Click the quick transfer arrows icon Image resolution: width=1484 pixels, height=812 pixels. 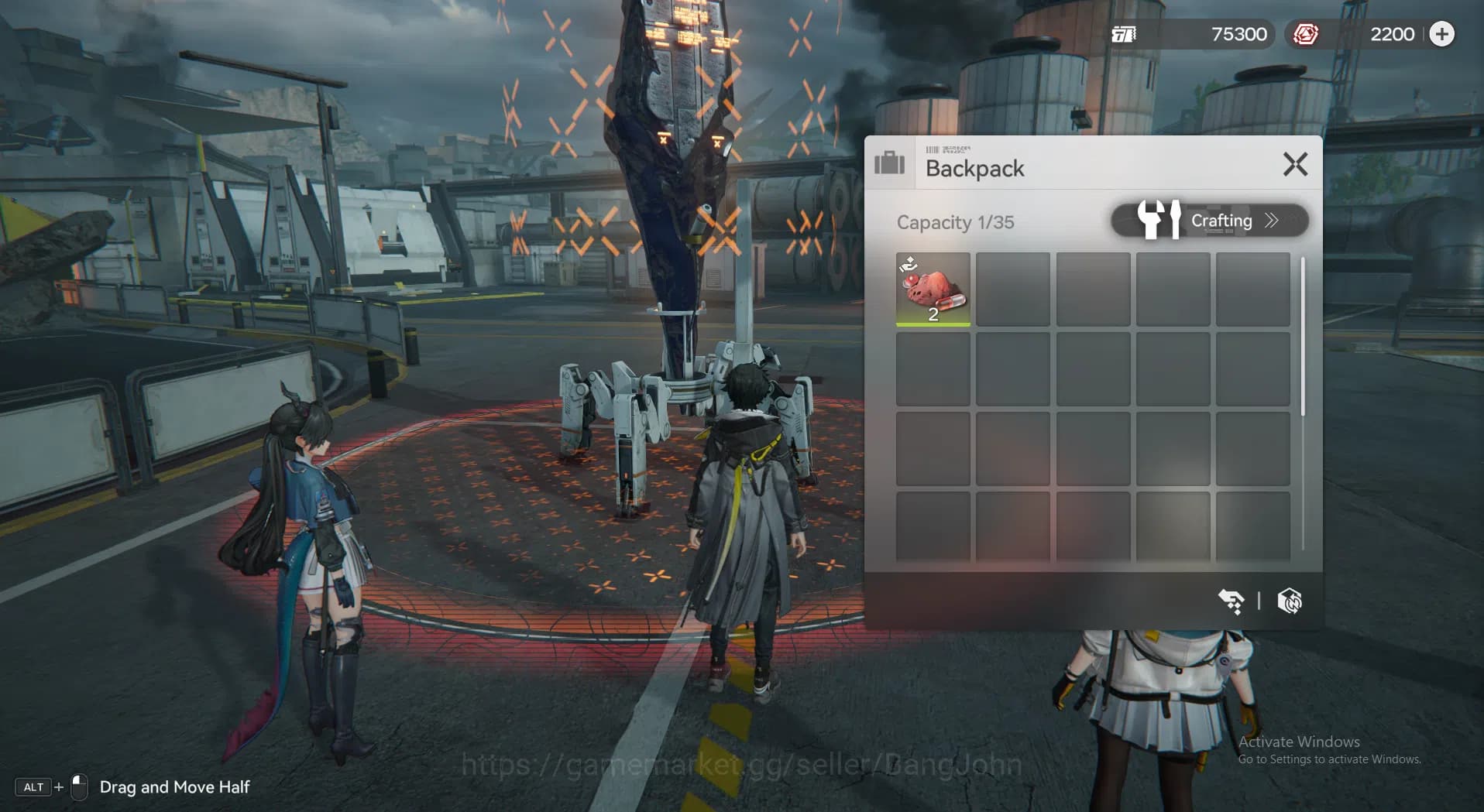click(1231, 601)
